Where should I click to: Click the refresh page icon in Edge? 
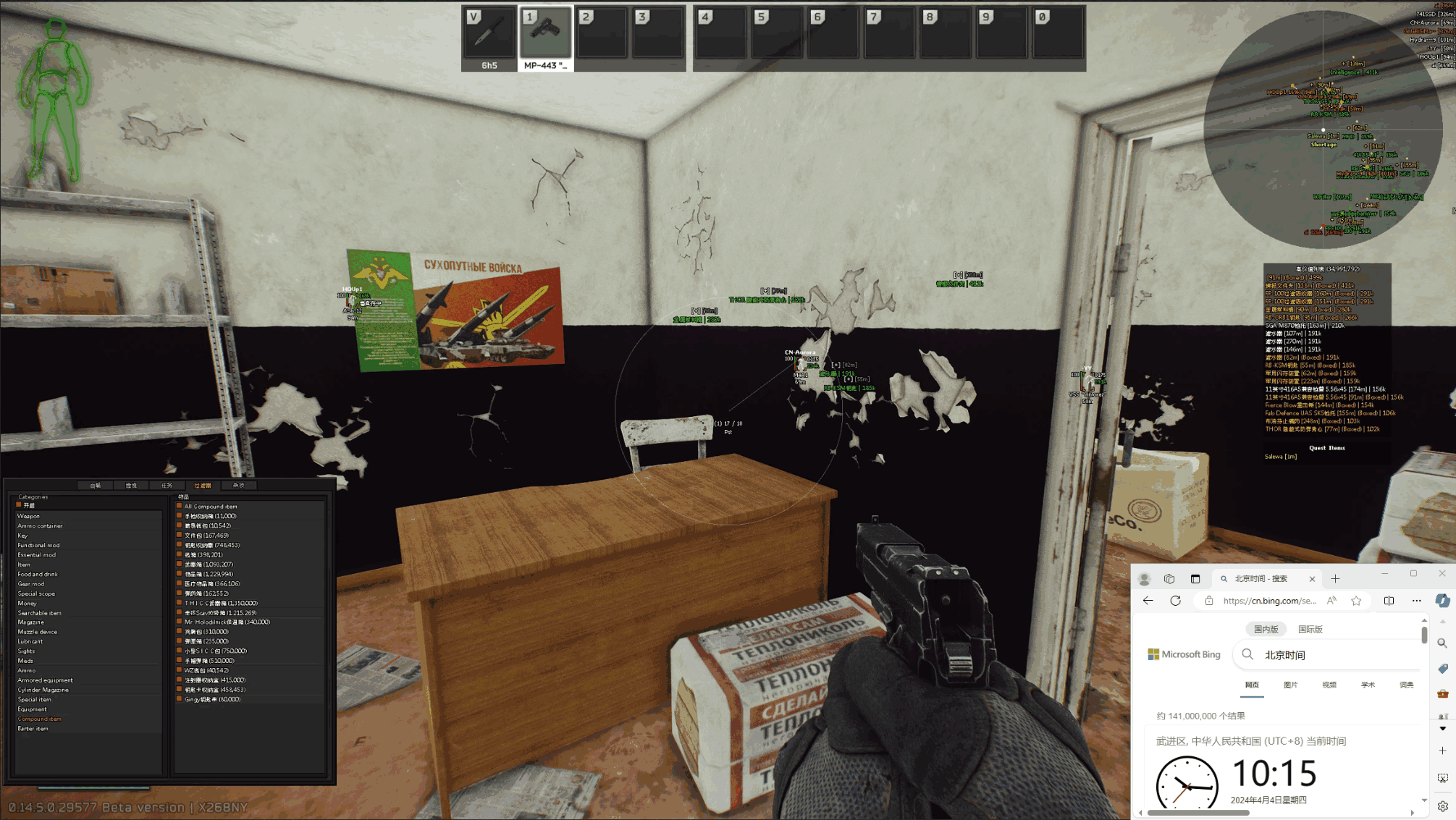[1176, 600]
